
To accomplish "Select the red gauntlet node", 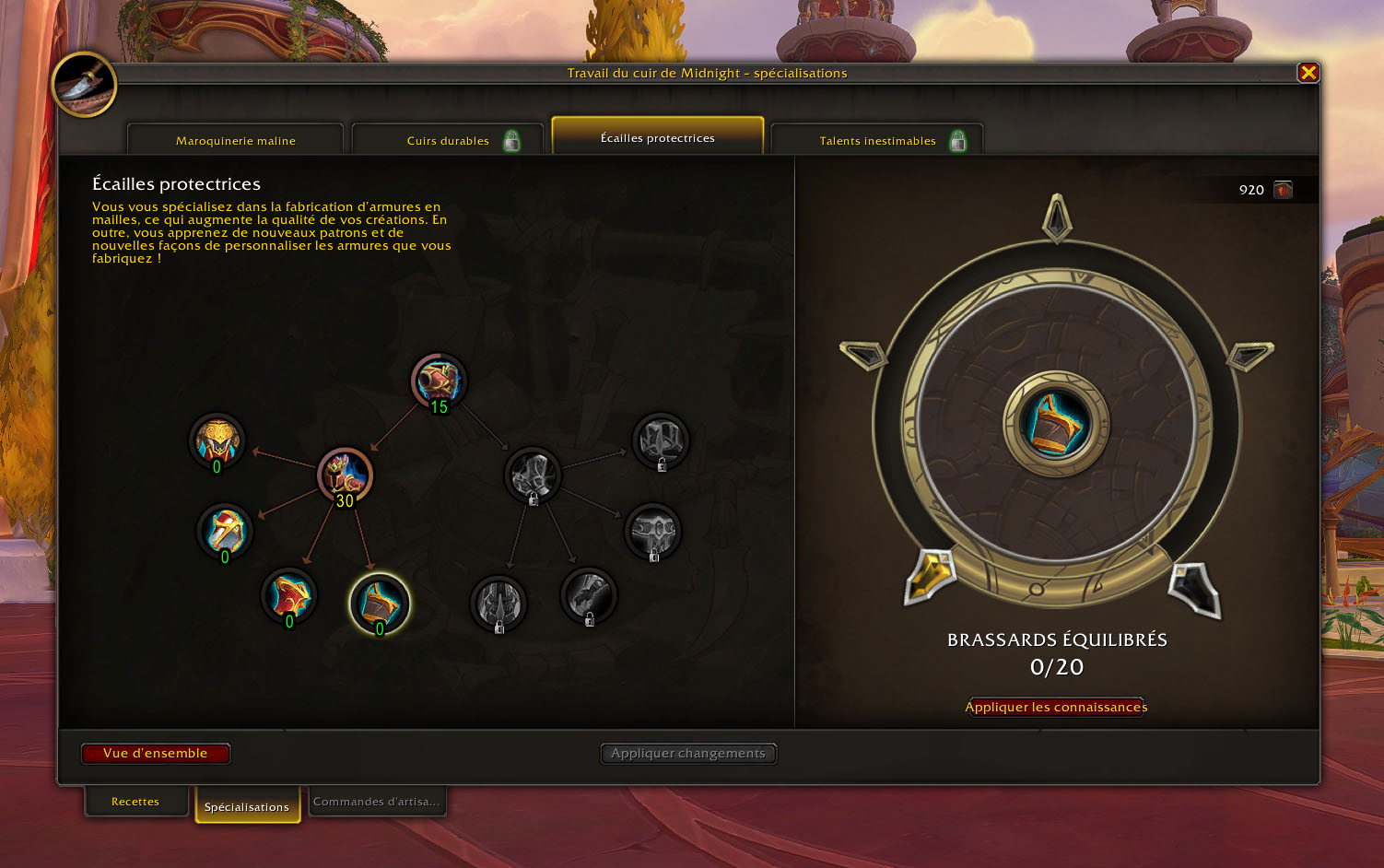I will (x=288, y=595).
